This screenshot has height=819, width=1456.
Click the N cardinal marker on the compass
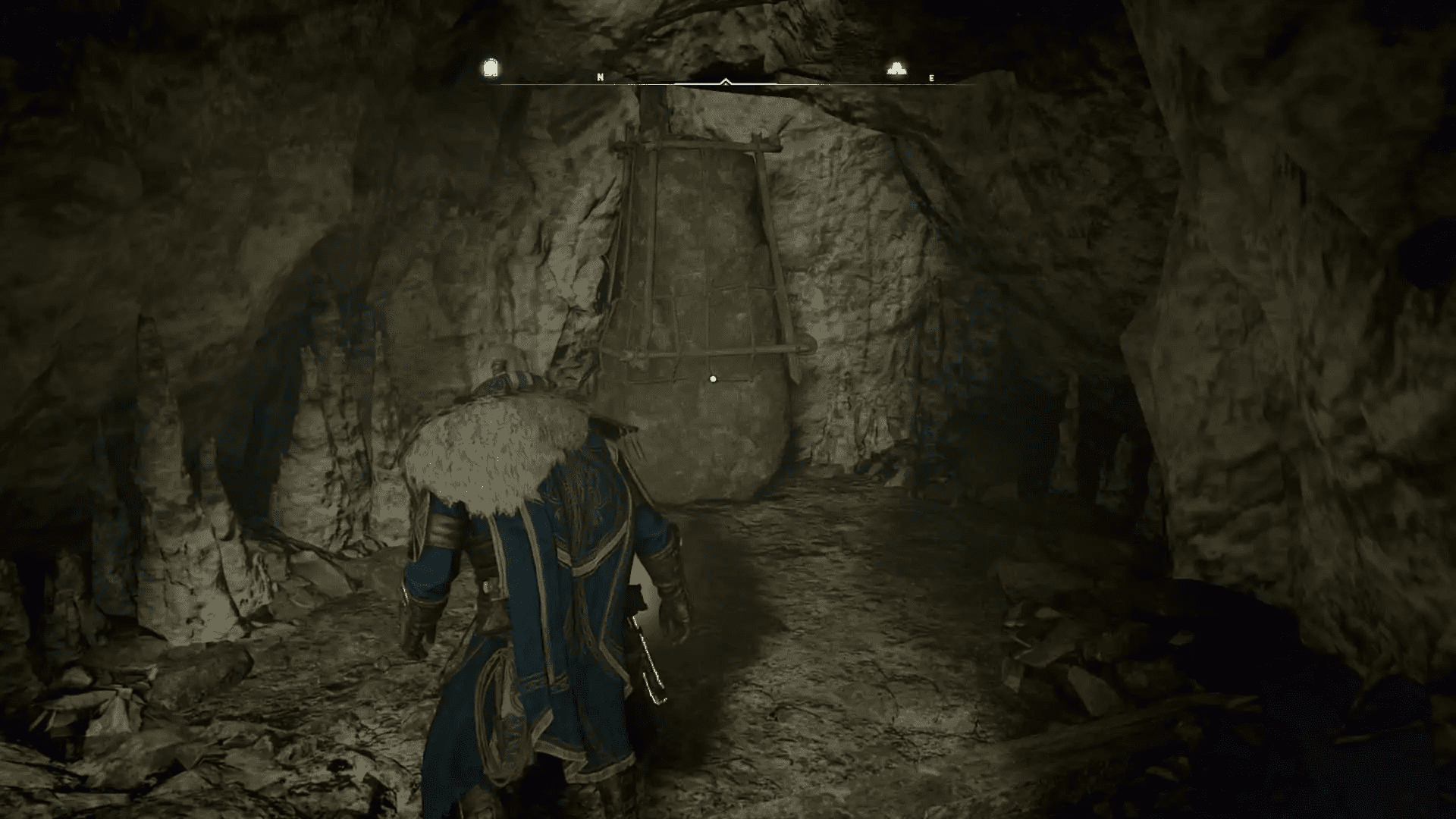(x=600, y=76)
